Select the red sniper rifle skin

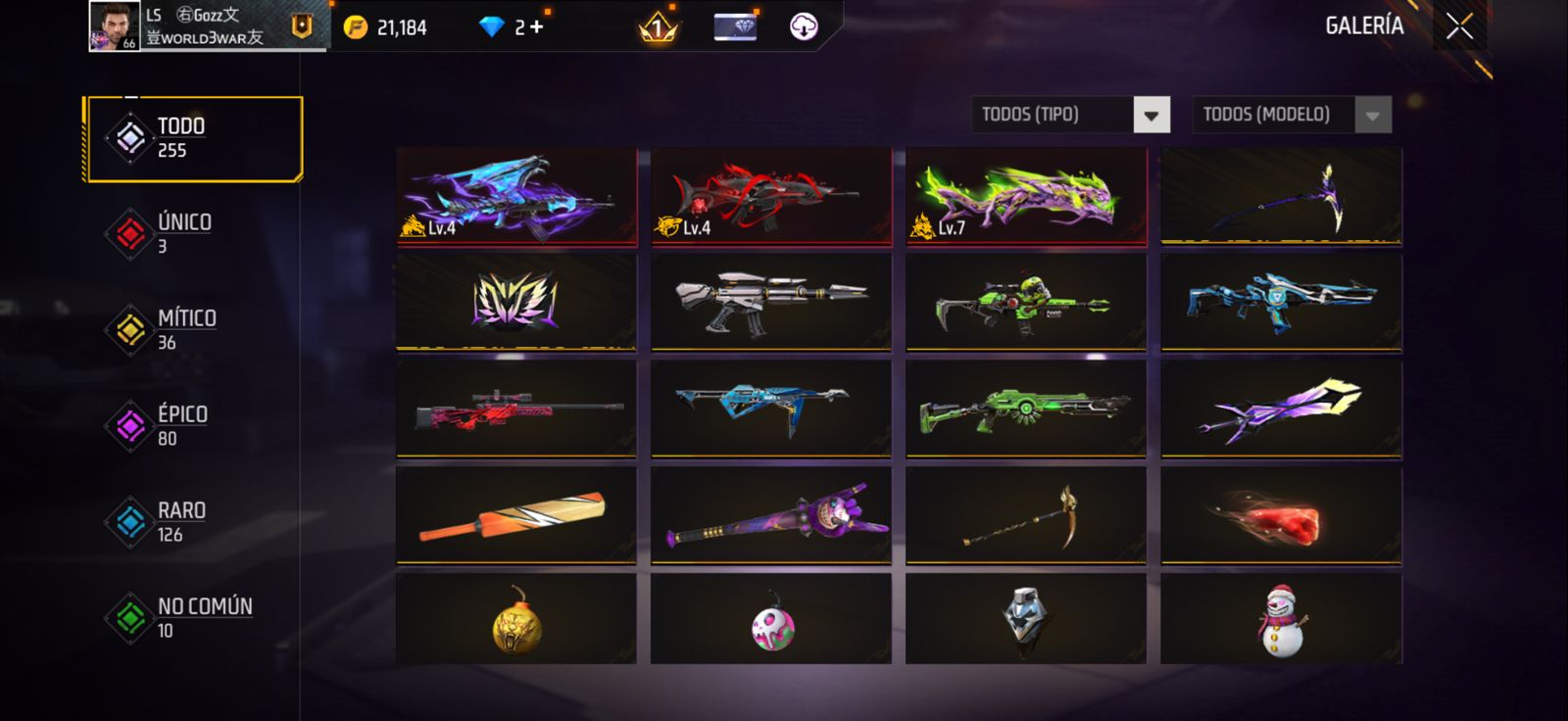coord(516,409)
